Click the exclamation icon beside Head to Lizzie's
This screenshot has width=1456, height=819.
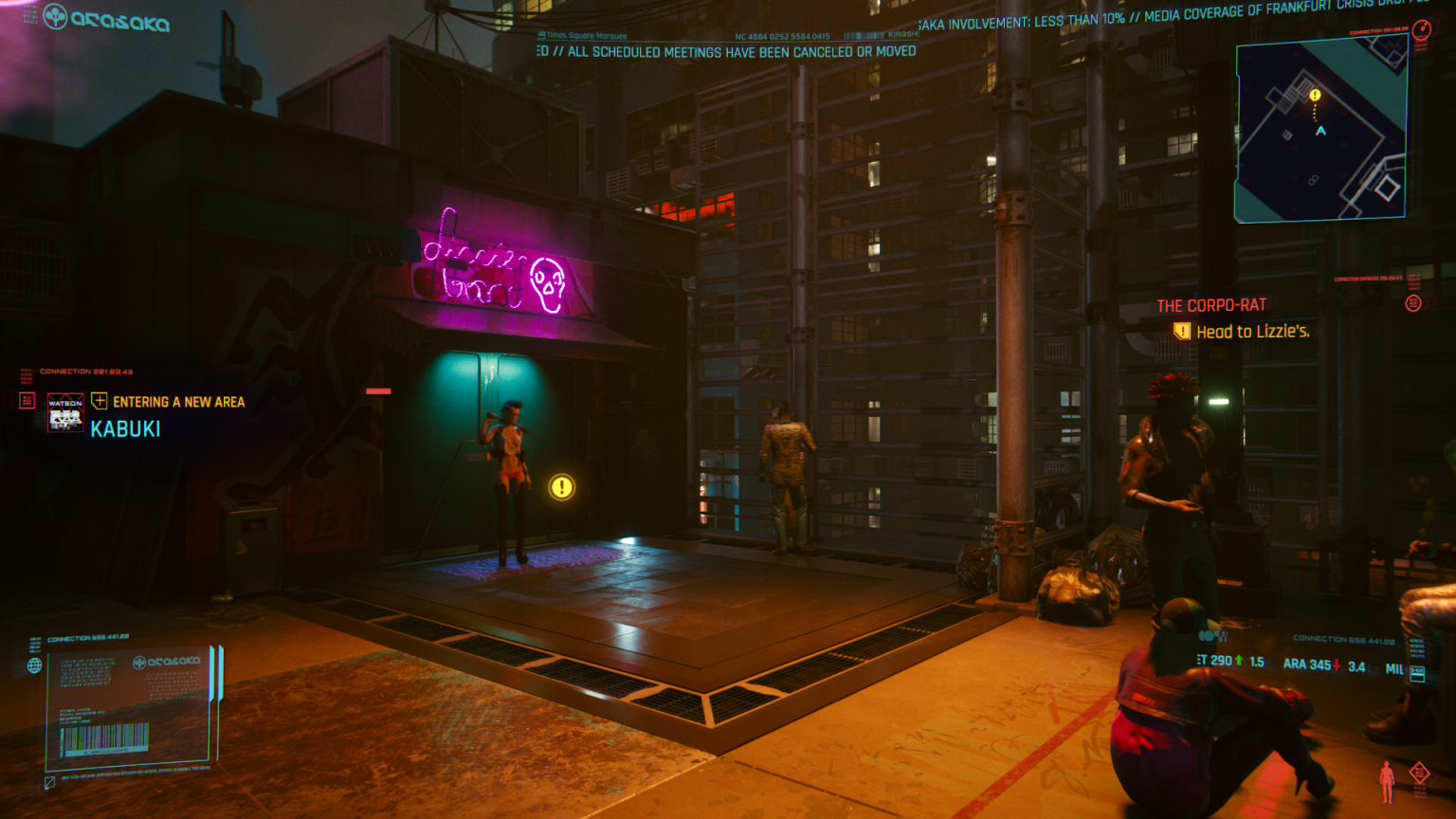tap(1181, 330)
